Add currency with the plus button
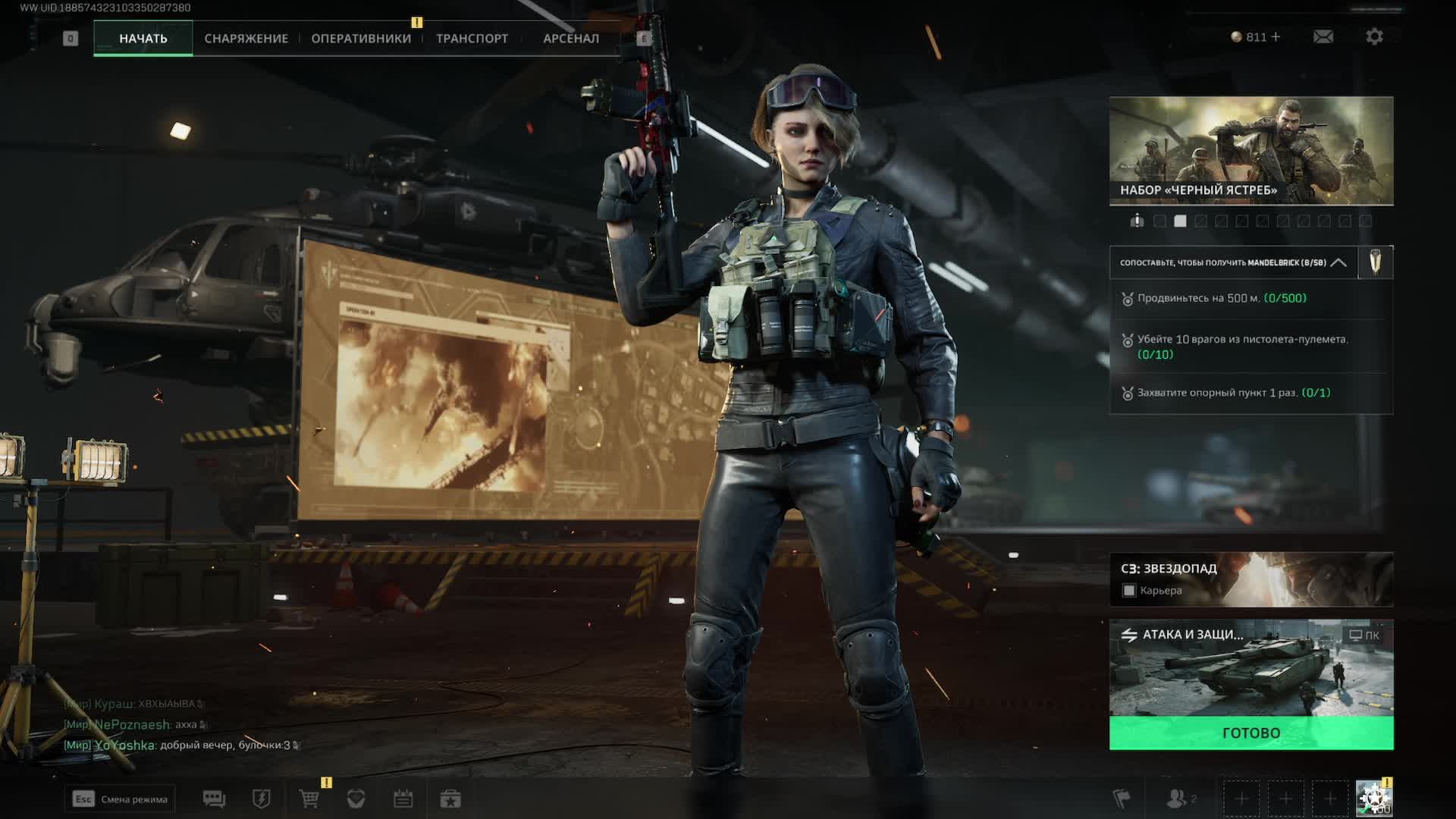 pyautogui.click(x=1276, y=36)
